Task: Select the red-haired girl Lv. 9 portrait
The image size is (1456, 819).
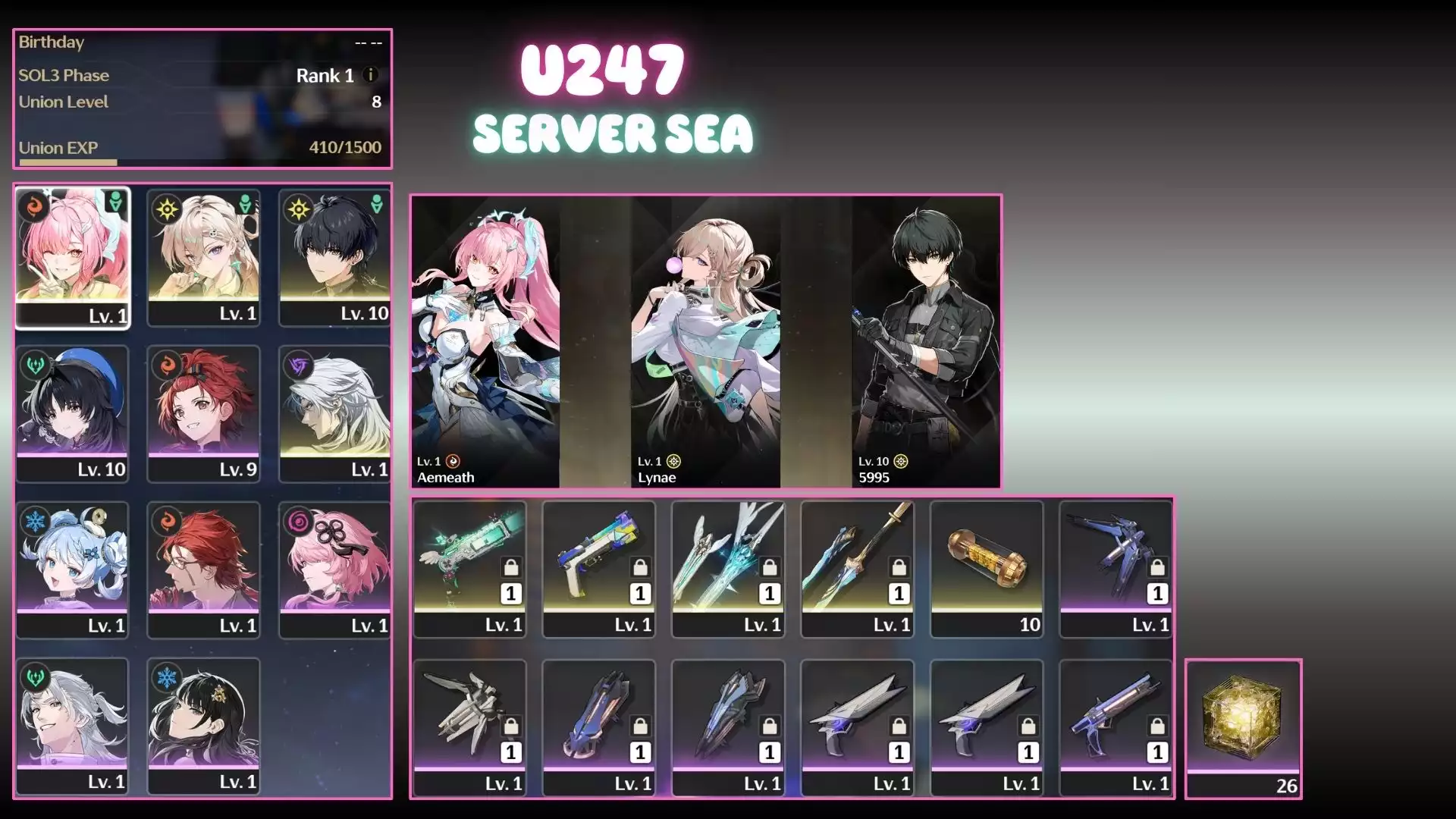Action: [x=203, y=413]
